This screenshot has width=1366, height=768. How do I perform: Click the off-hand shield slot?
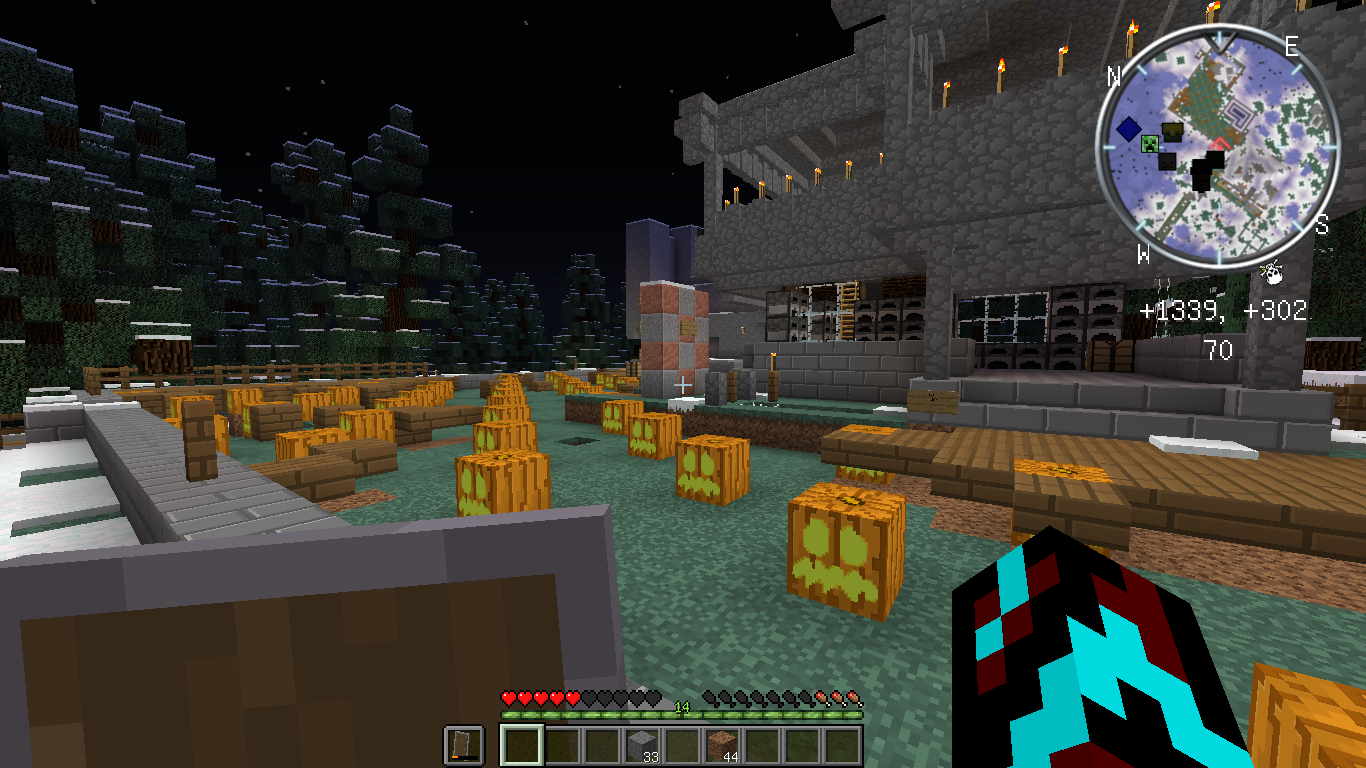pos(464,746)
